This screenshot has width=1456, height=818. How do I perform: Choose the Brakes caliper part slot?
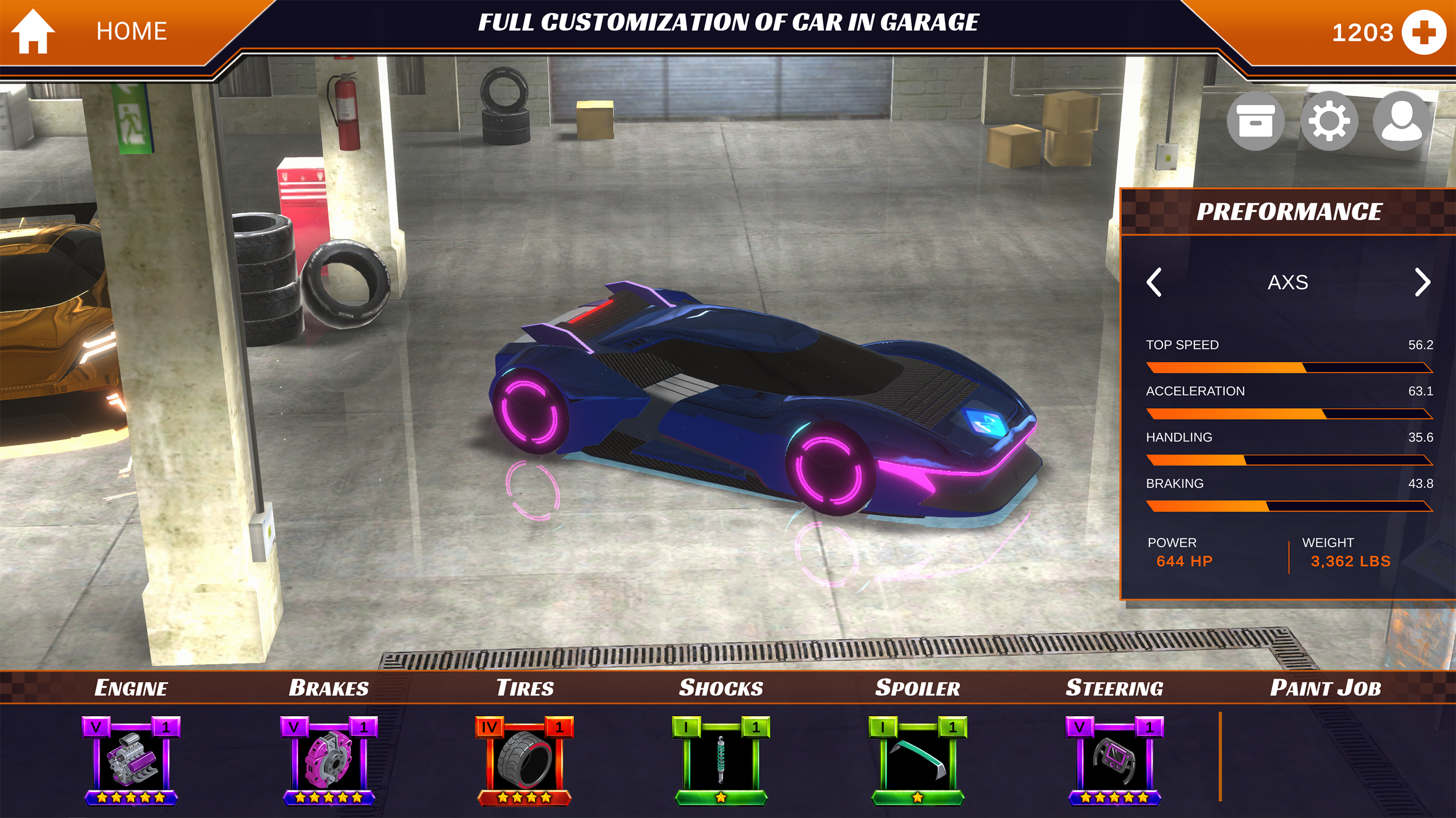[x=328, y=760]
